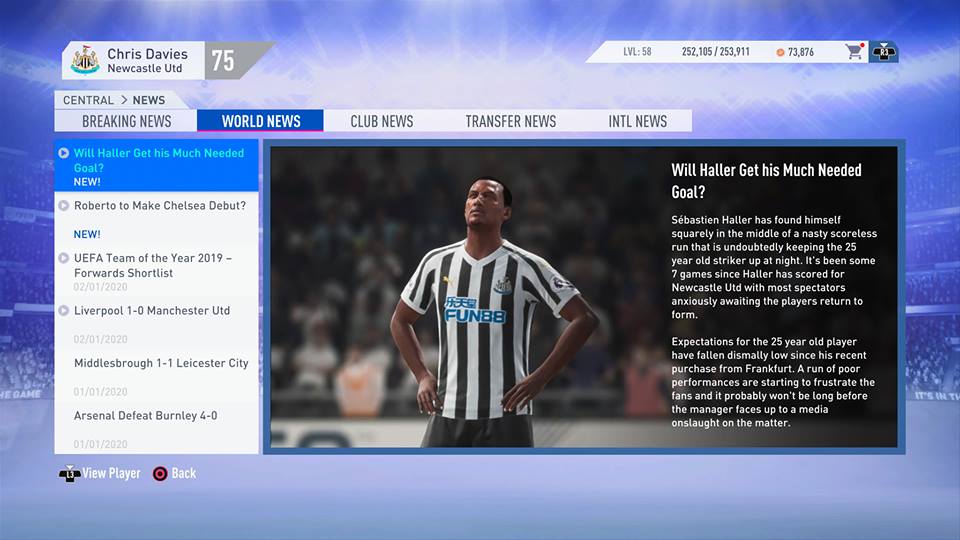This screenshot has height=540, width=960.
Task: Open the shopping cart store icon
Action: pyautogui.click(x=854, y=52)
